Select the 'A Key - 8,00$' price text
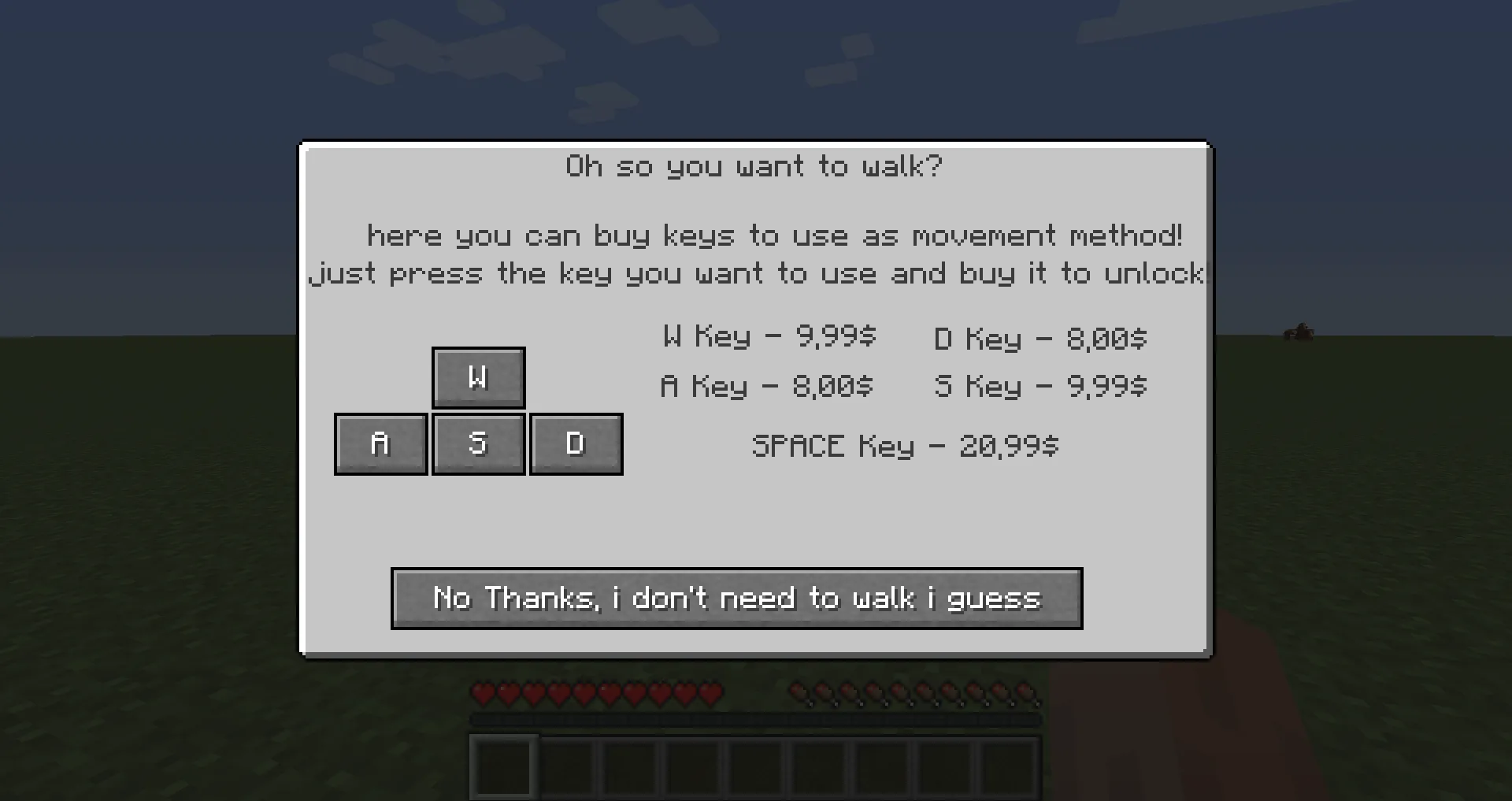Image resolution: width=1512 pixels, height=801 pixels. coord(768,387)
